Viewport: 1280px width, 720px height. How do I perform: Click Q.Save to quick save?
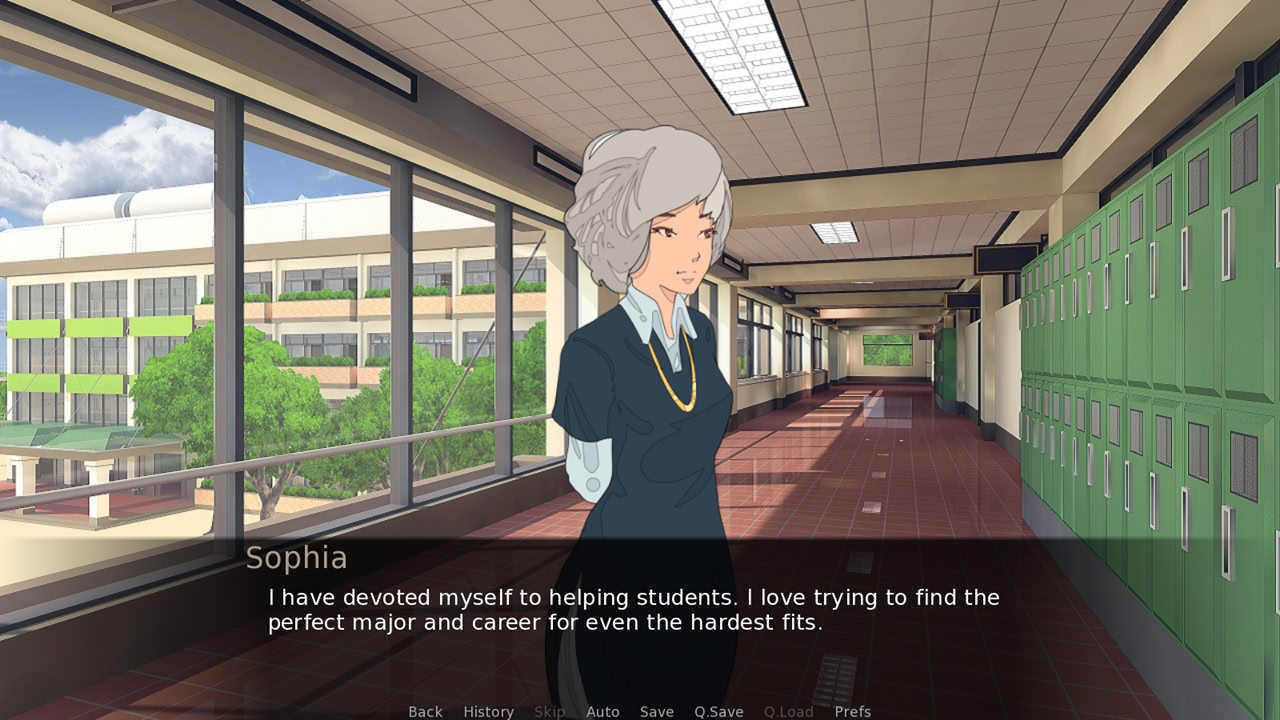click(718, 711)
